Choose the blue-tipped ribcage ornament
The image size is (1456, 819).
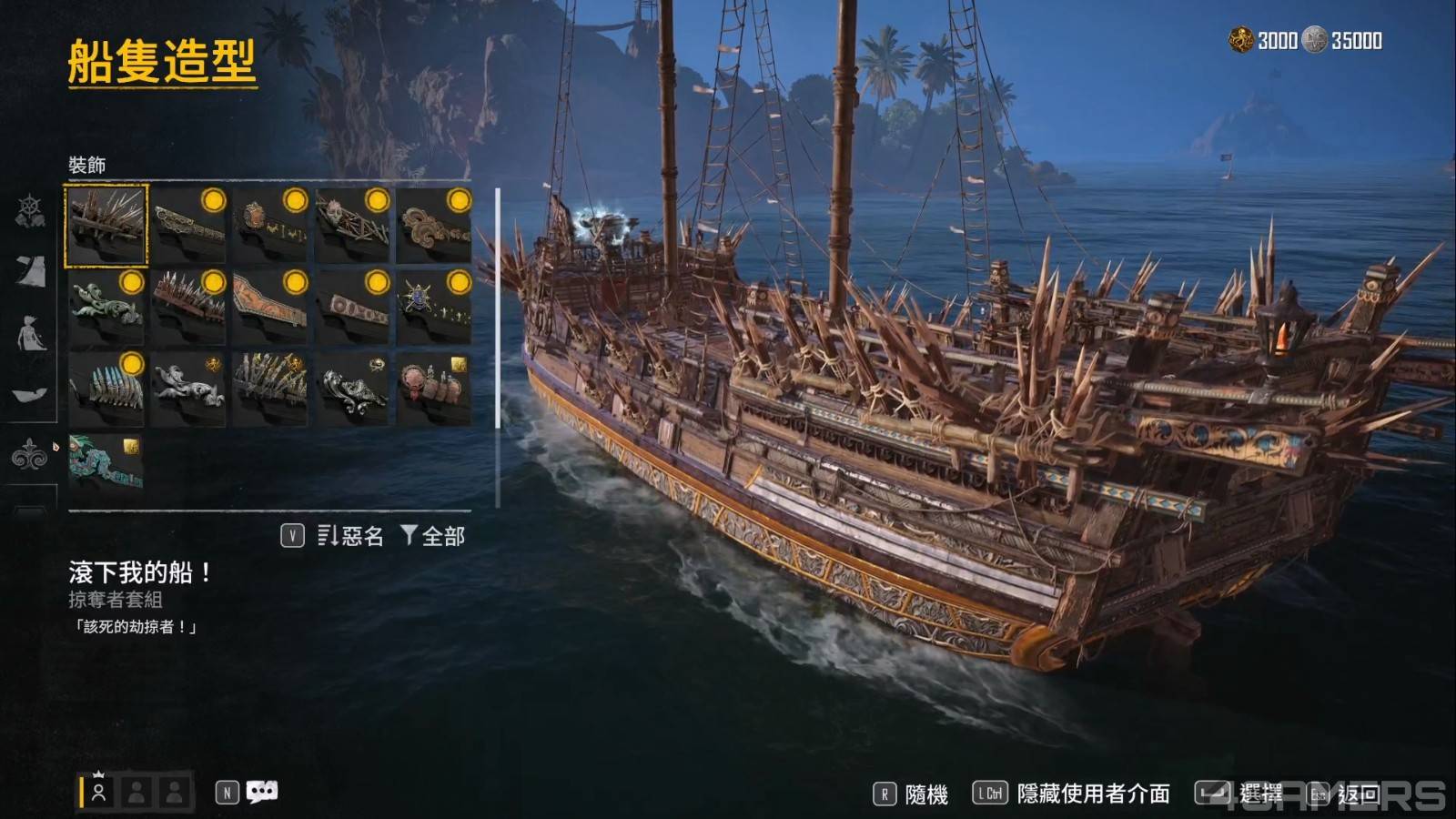click(106, 389)
